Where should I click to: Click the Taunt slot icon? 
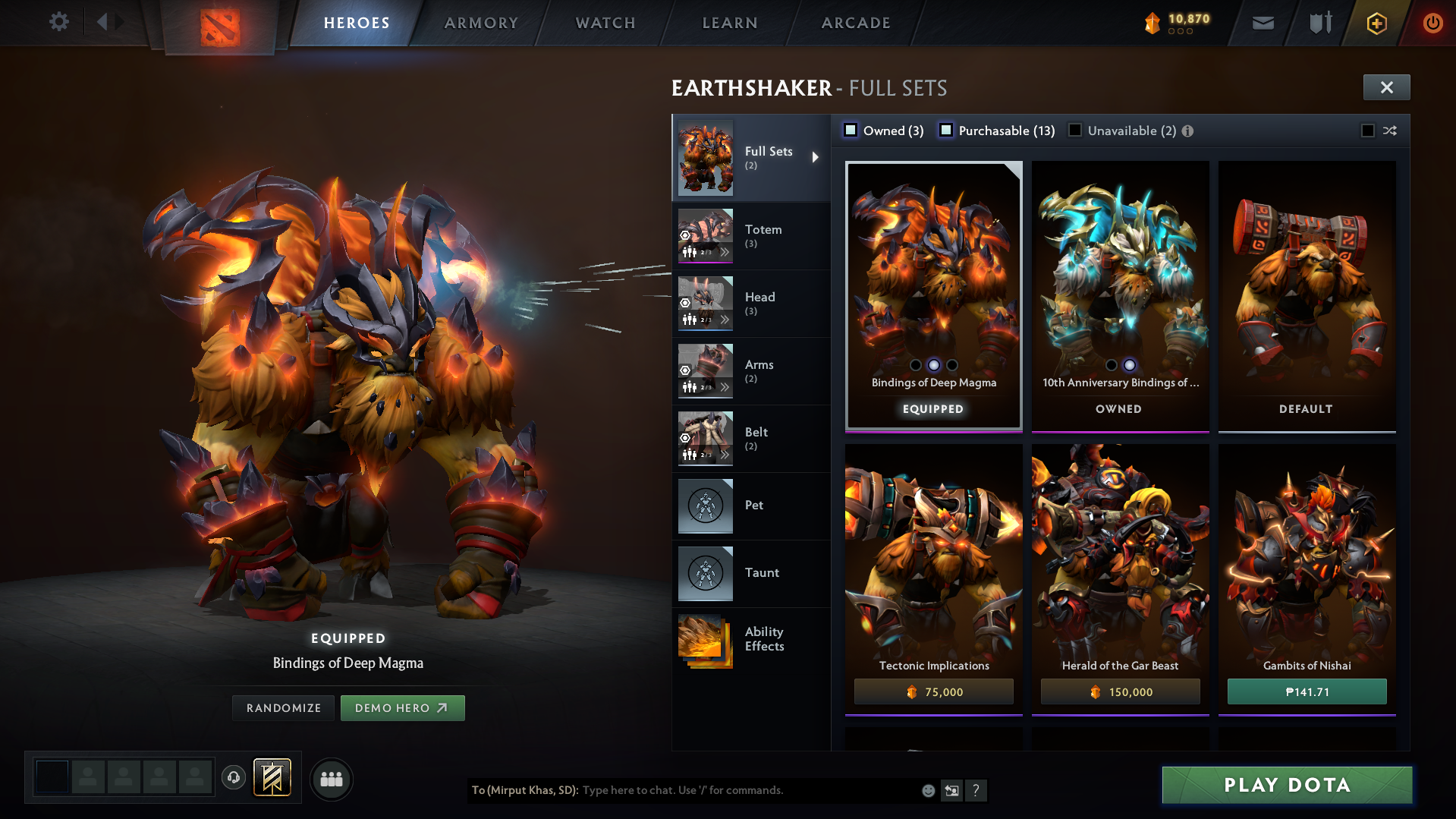pos(705,573)
